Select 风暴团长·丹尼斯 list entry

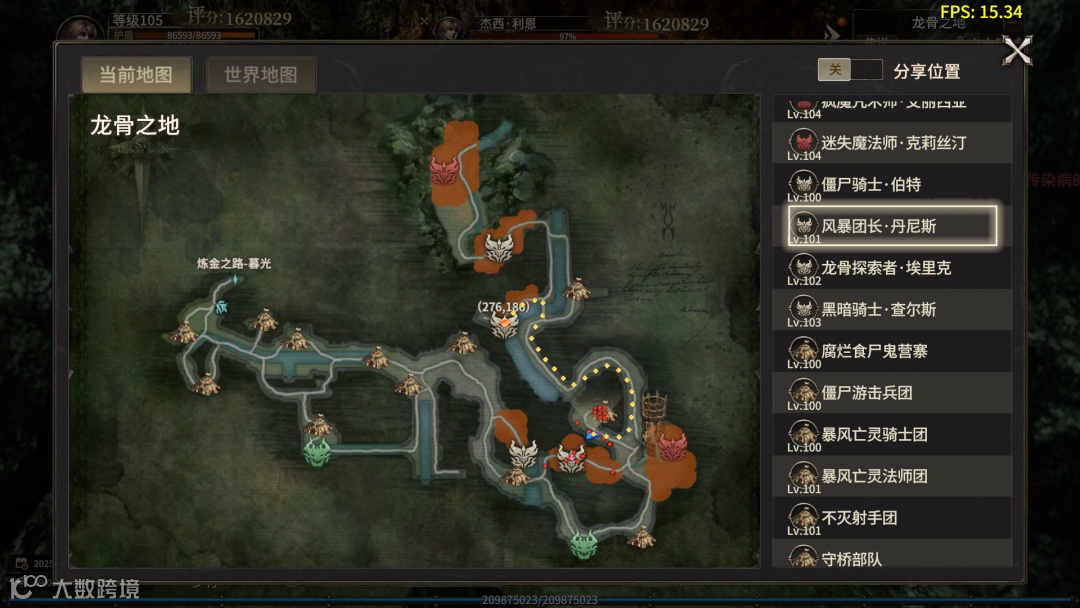(x=893, y=226)
